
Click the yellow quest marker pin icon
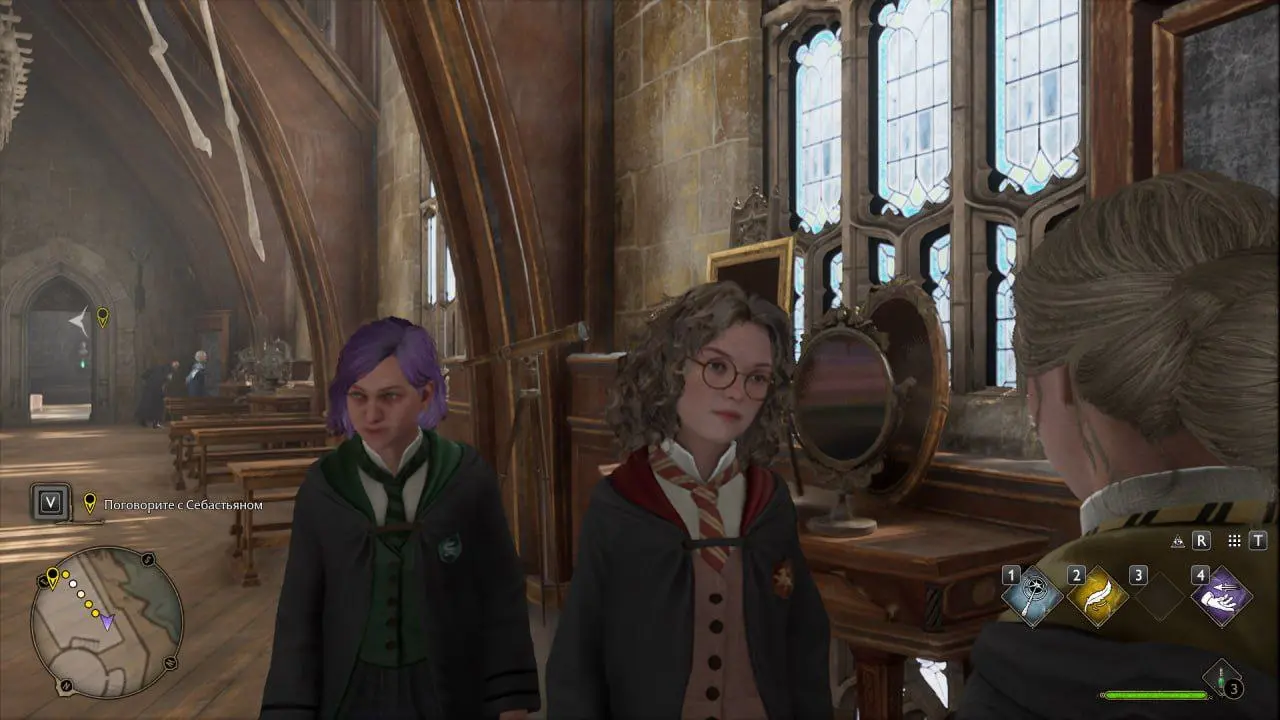click(x=90, y=503)
